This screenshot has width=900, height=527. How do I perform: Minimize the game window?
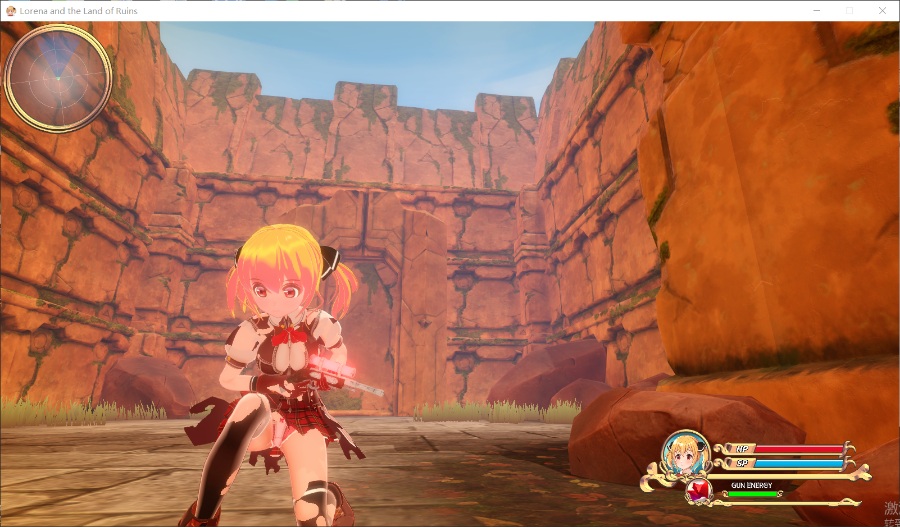coord(817,10)
